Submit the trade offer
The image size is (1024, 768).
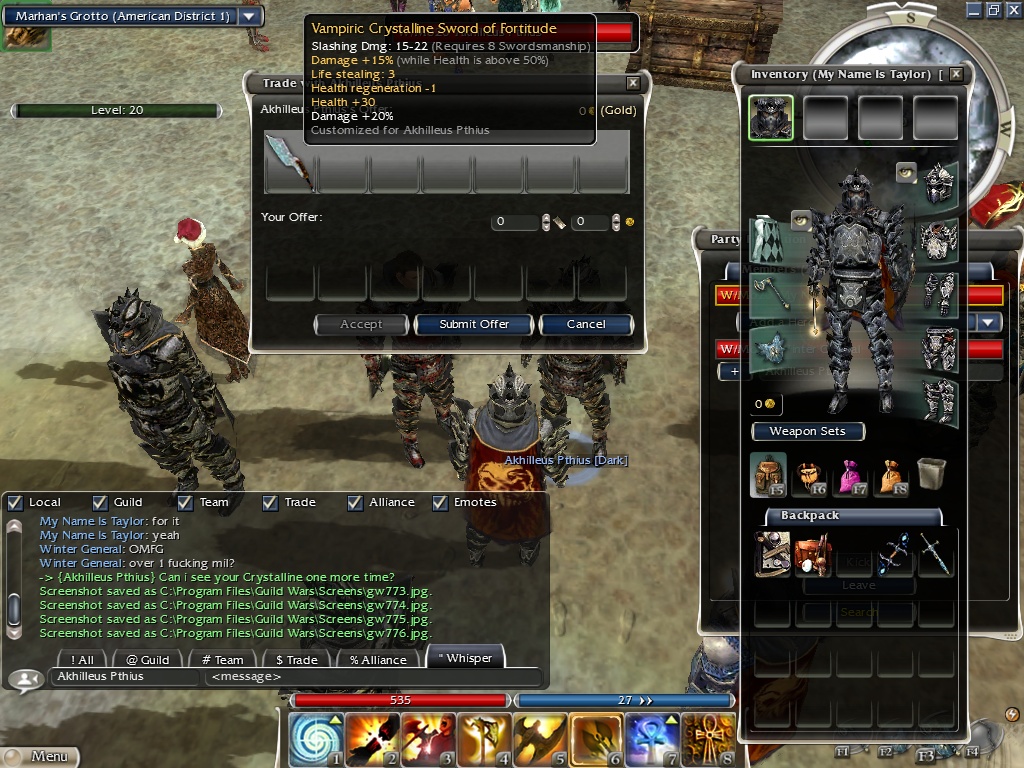pos(474,324)
